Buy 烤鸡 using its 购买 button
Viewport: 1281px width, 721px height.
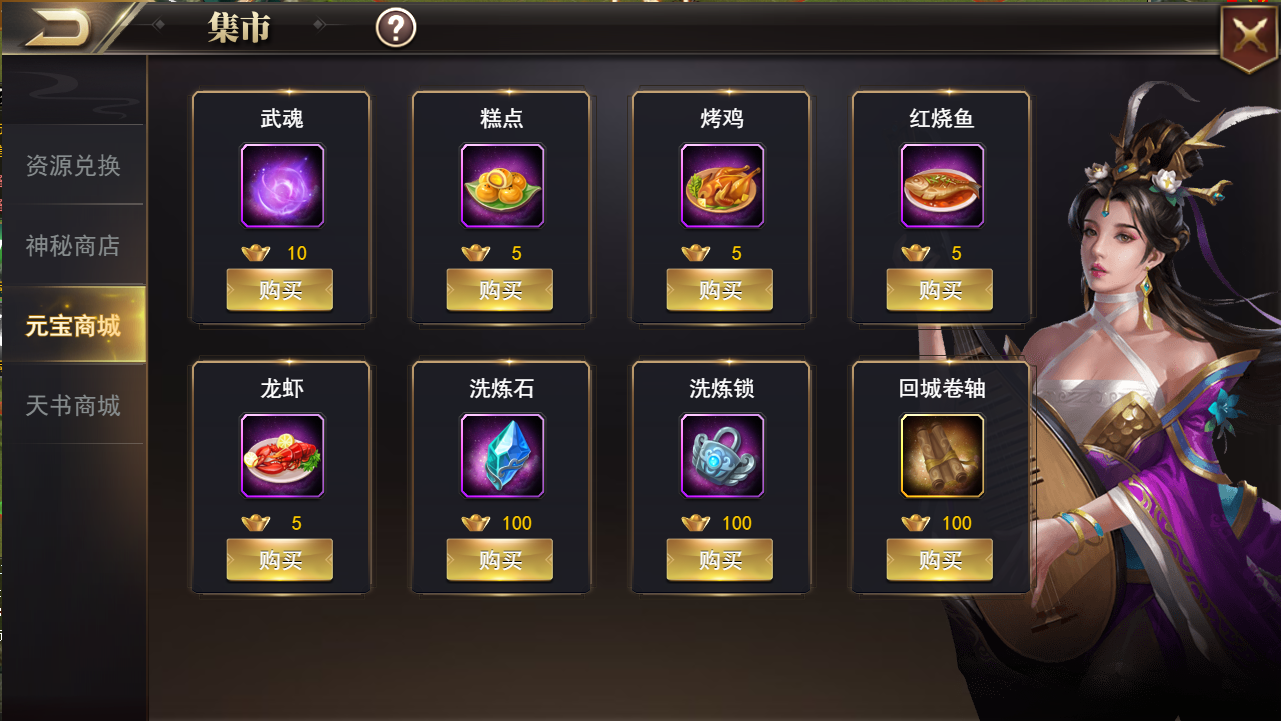tap(721, 289)
